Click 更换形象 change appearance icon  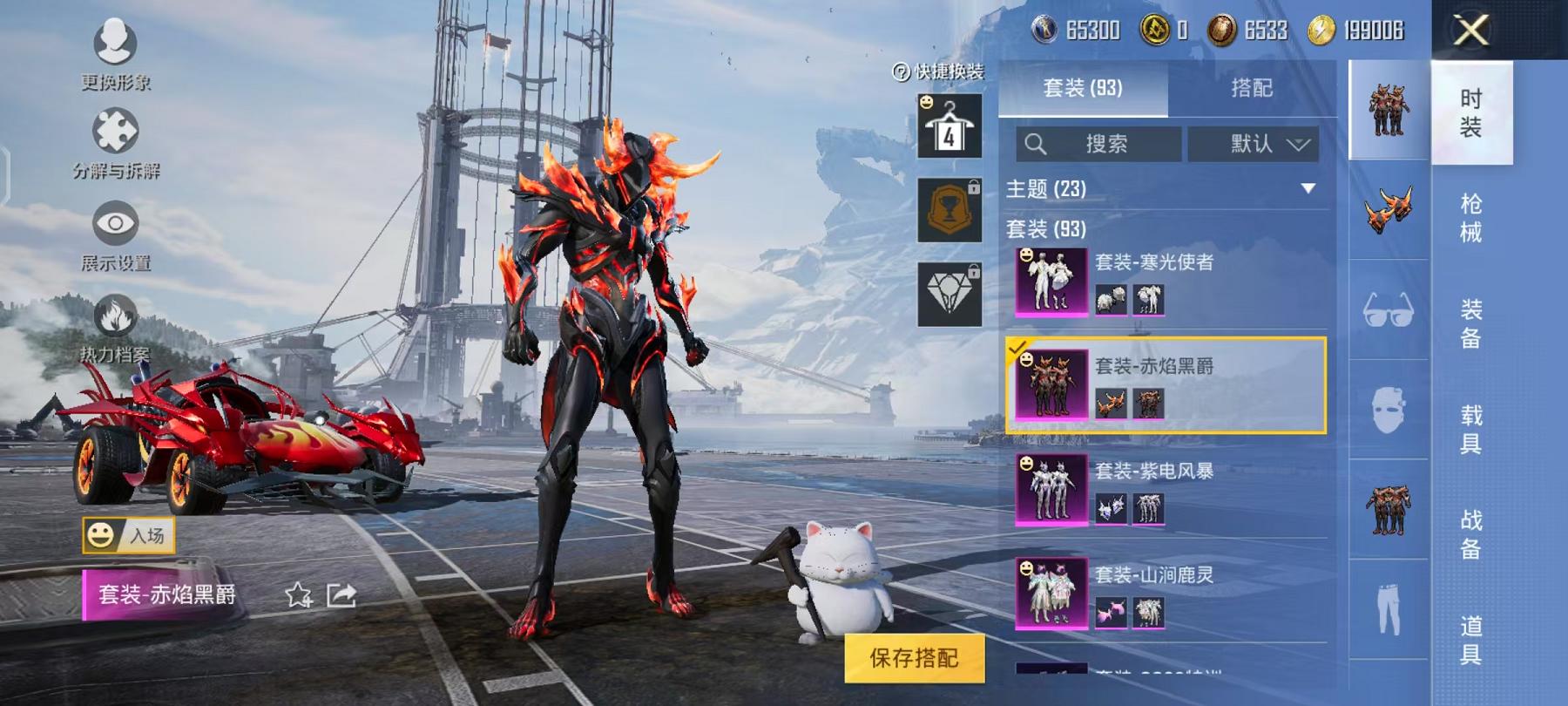click(115, 54)
